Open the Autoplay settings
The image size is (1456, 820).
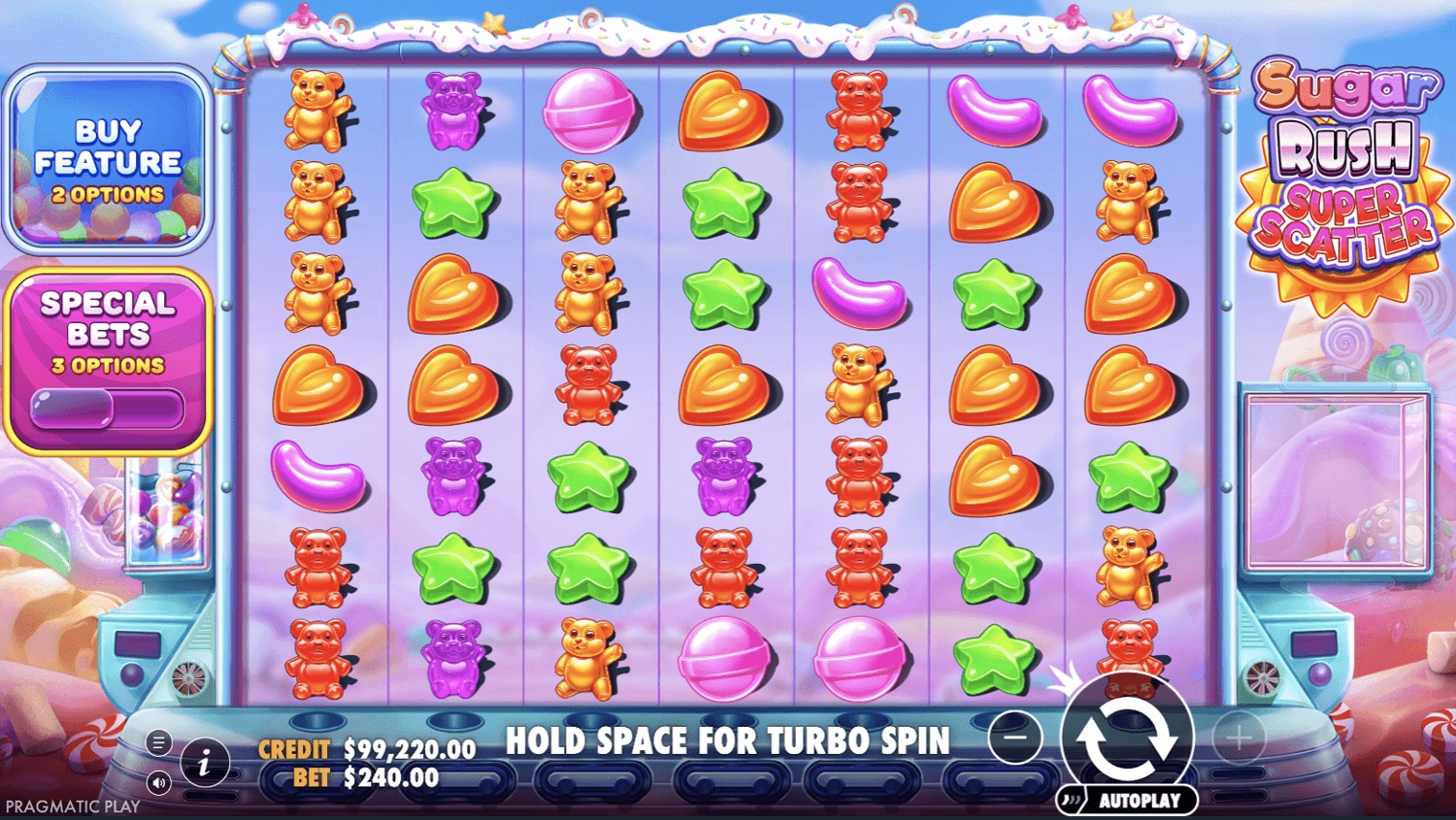(1128, 801)
